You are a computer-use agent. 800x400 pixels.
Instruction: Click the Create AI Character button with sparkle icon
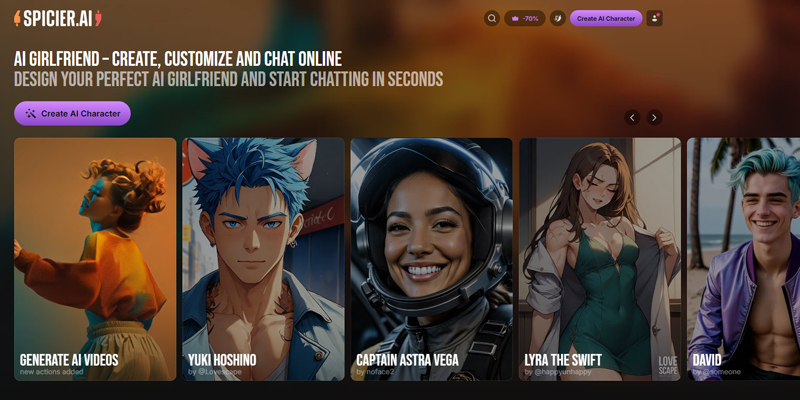[72, 114]
